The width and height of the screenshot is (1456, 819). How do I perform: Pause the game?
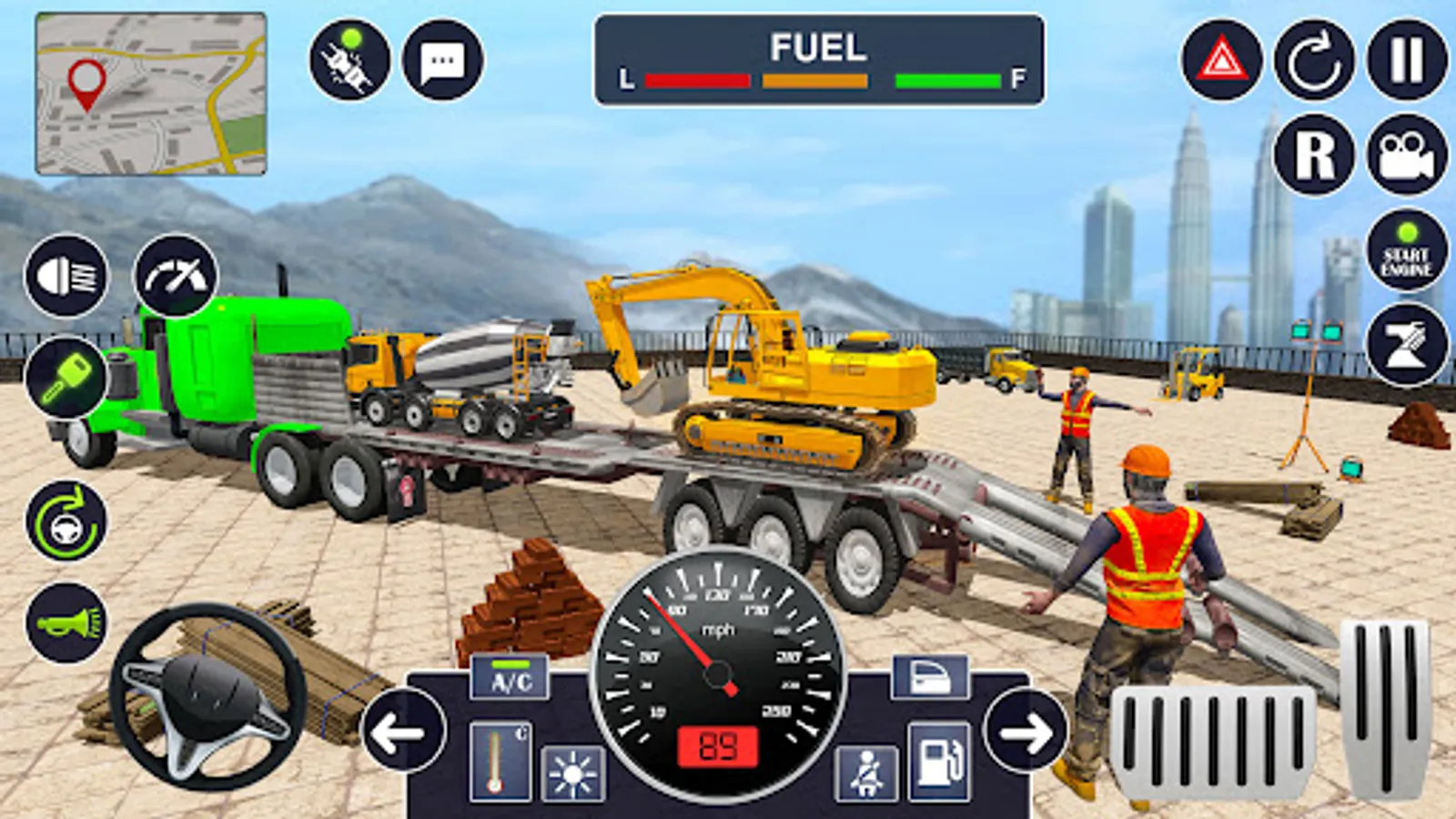1407,60
